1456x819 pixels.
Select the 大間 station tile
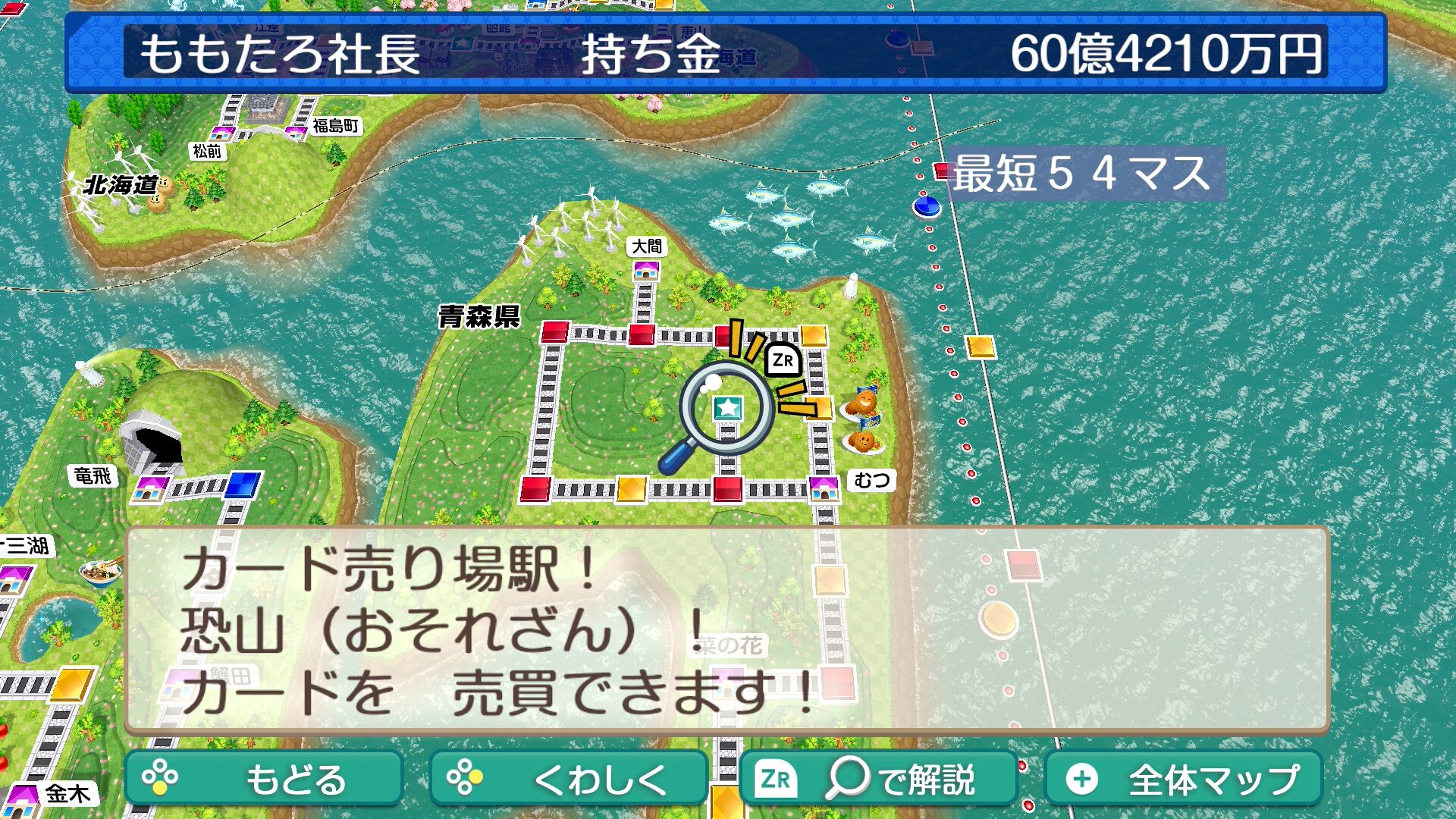(646, 269)
